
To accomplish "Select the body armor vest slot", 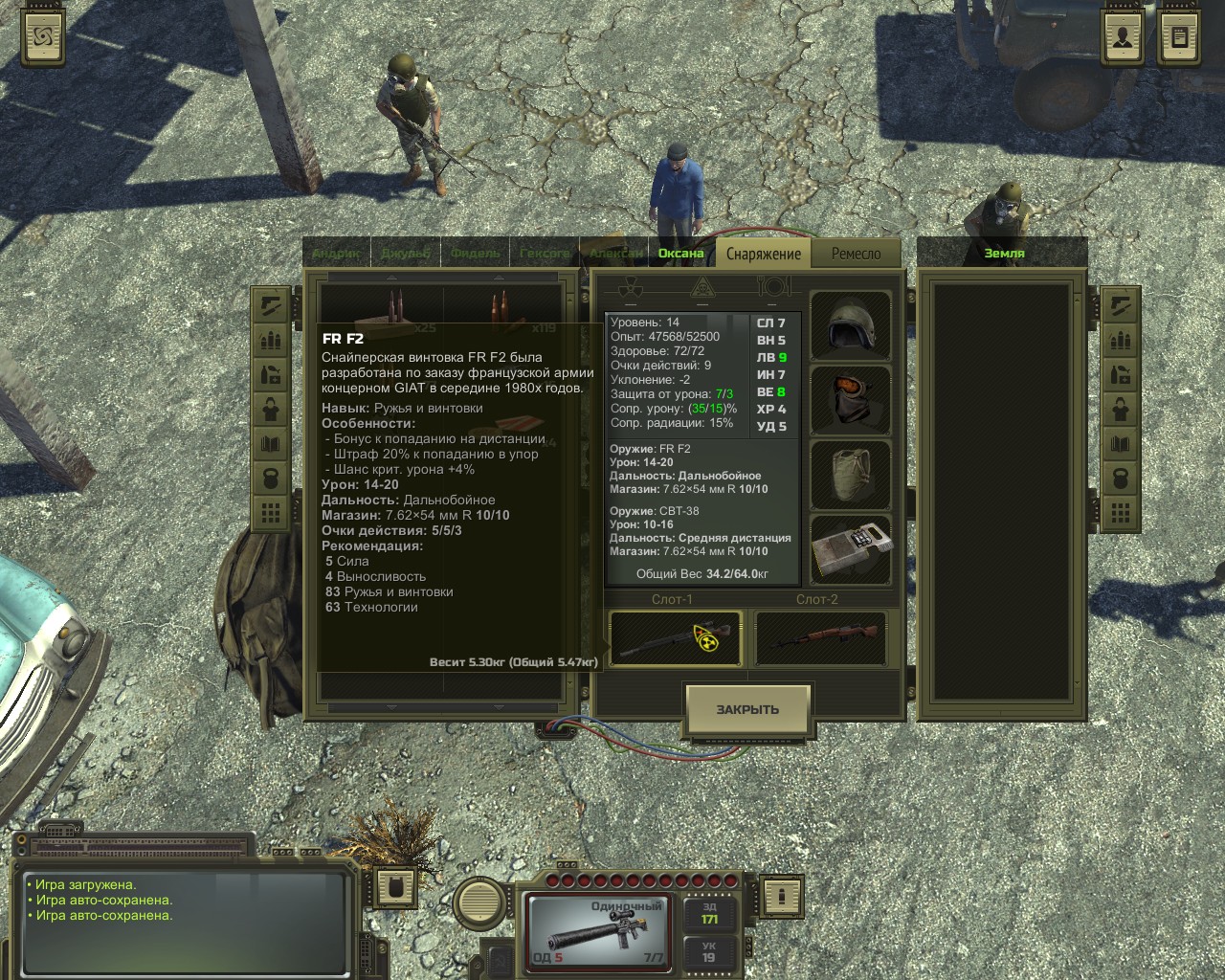I will coord(851,474).
